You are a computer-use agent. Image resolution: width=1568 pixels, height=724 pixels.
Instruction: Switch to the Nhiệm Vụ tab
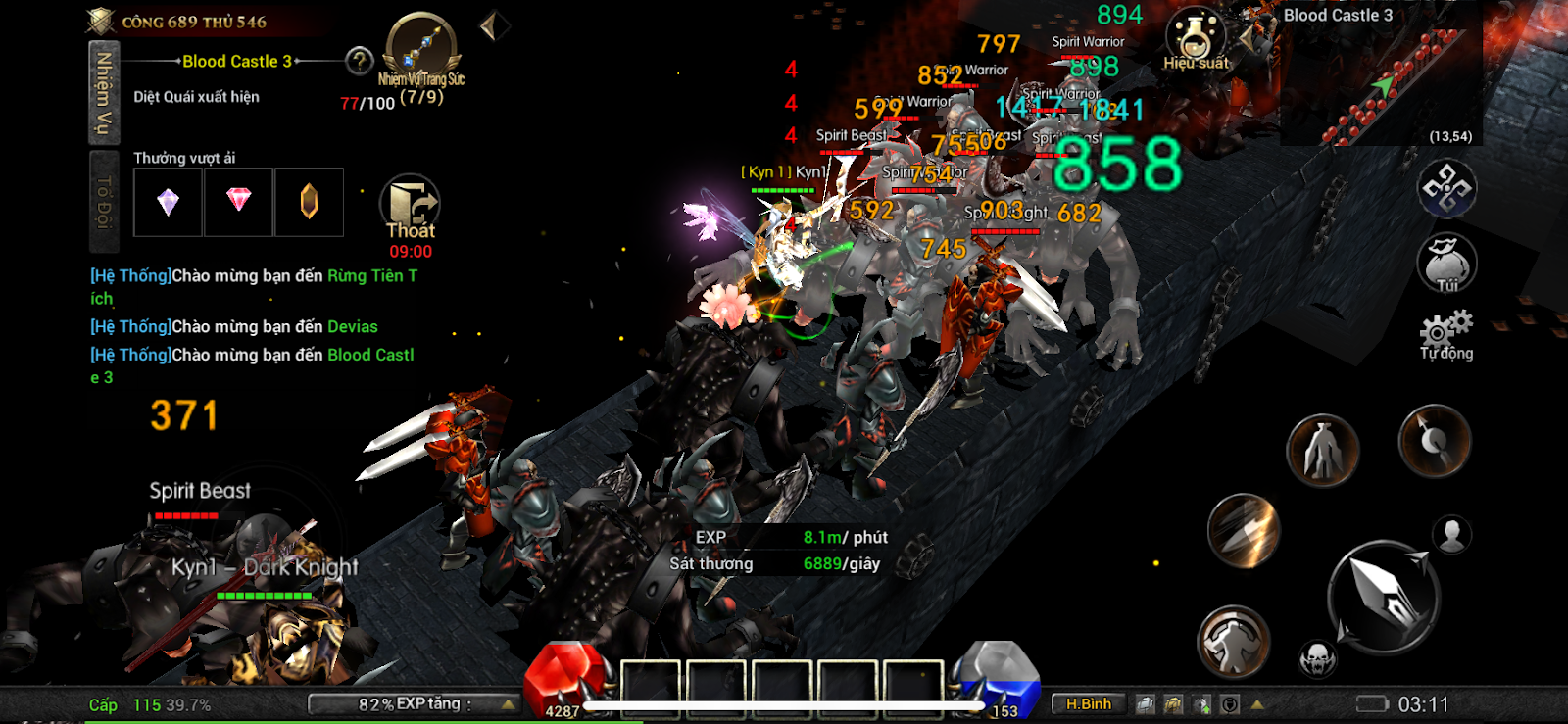pos(103,93)
